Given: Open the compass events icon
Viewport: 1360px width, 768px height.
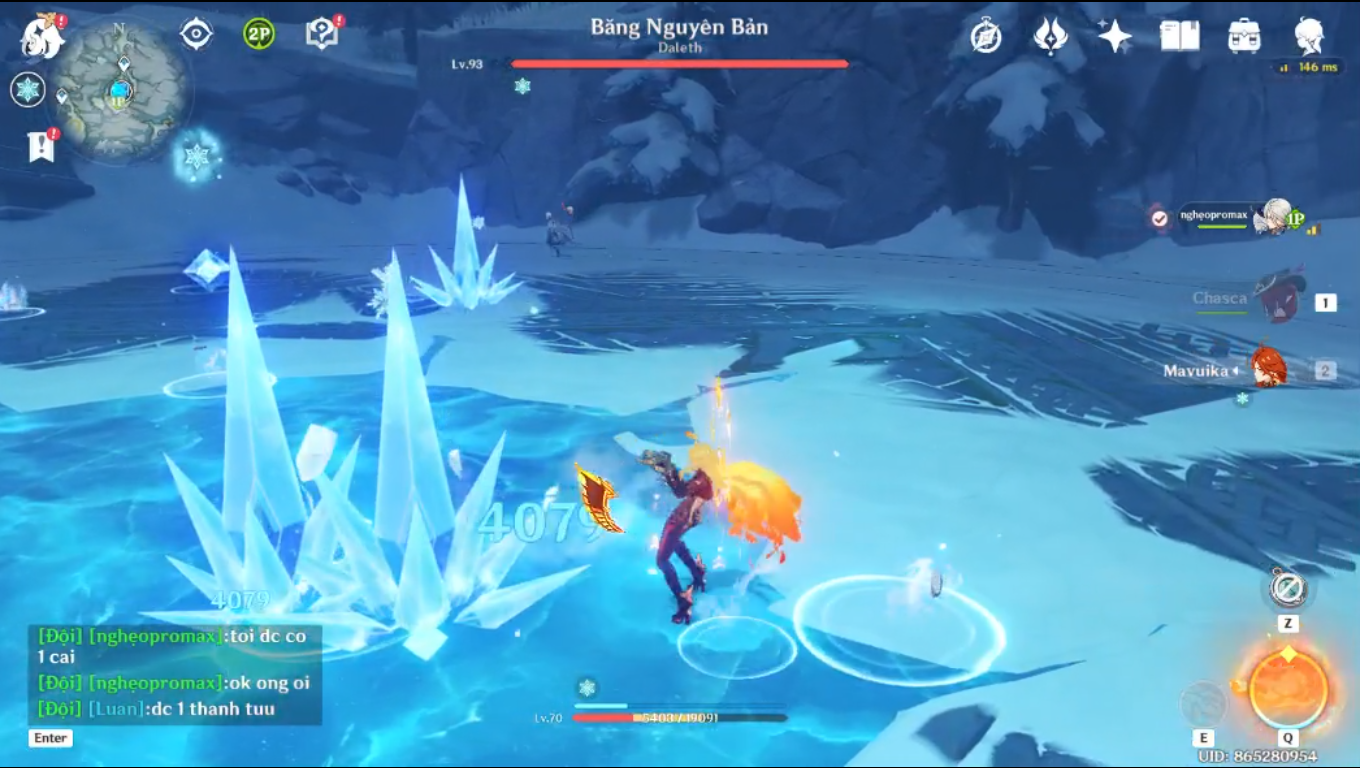Looking at the screenshot, I should [x=986, y=37].
